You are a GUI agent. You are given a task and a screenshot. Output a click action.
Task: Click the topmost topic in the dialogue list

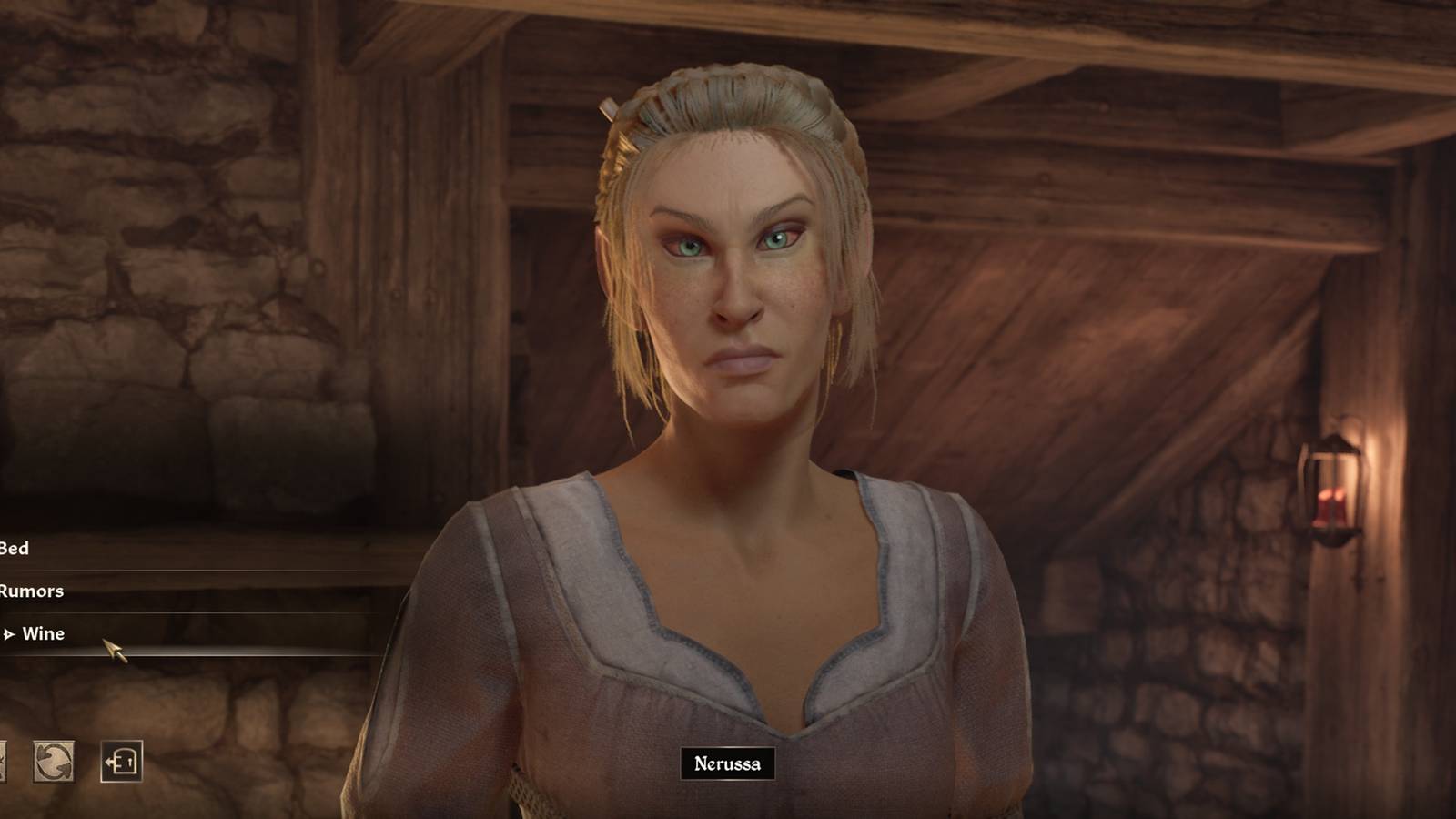pyautogui.click(x=14, y=549)
